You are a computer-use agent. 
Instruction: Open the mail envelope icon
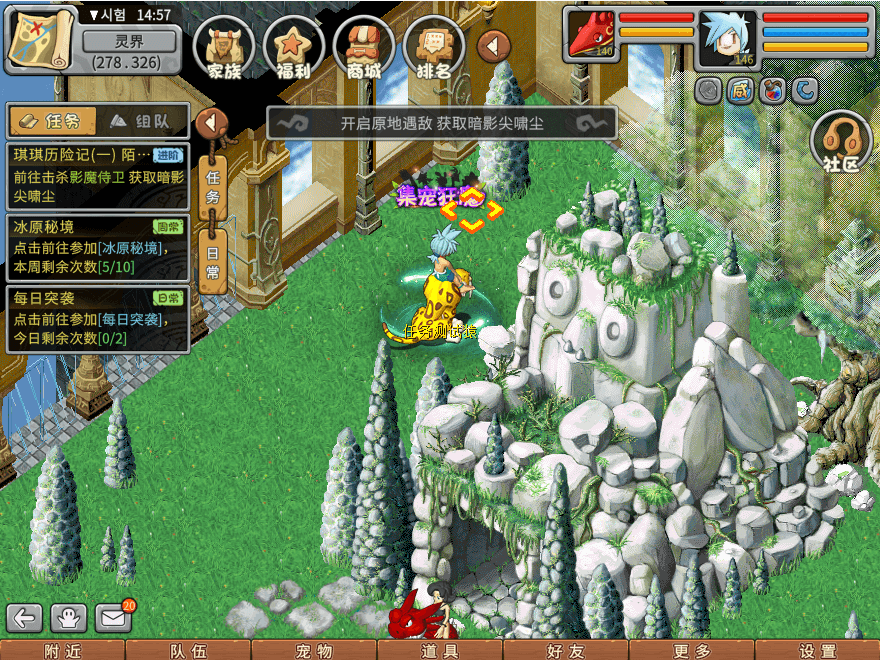pos(114,618)
